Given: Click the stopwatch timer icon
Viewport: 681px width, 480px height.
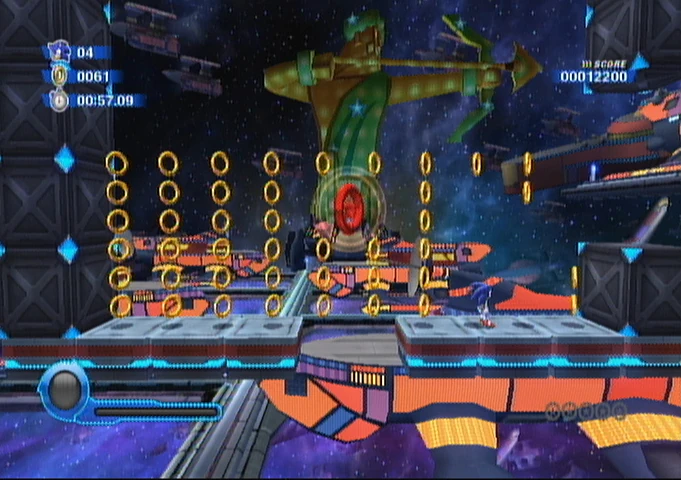Looking at the screenshot, I should tap(59, 100).
